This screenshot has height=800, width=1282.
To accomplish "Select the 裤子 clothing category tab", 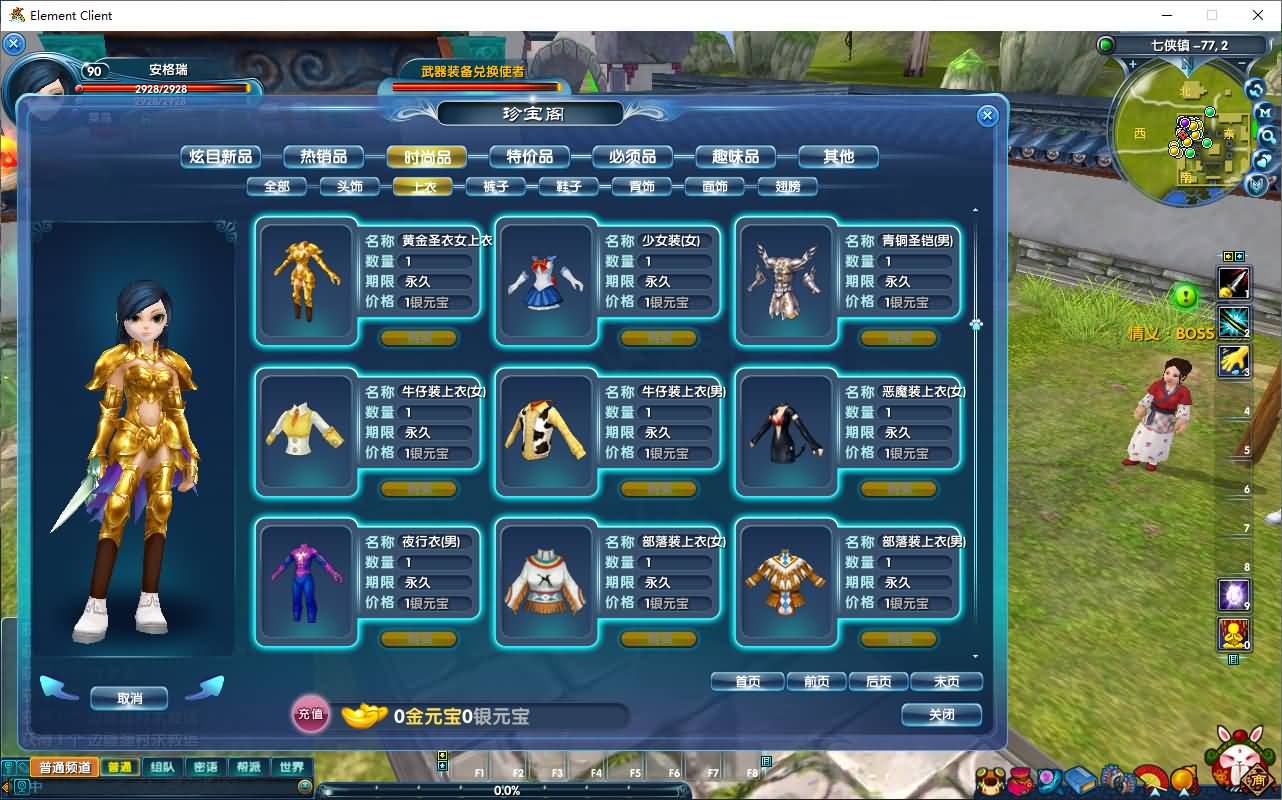I will coord(496,186).
